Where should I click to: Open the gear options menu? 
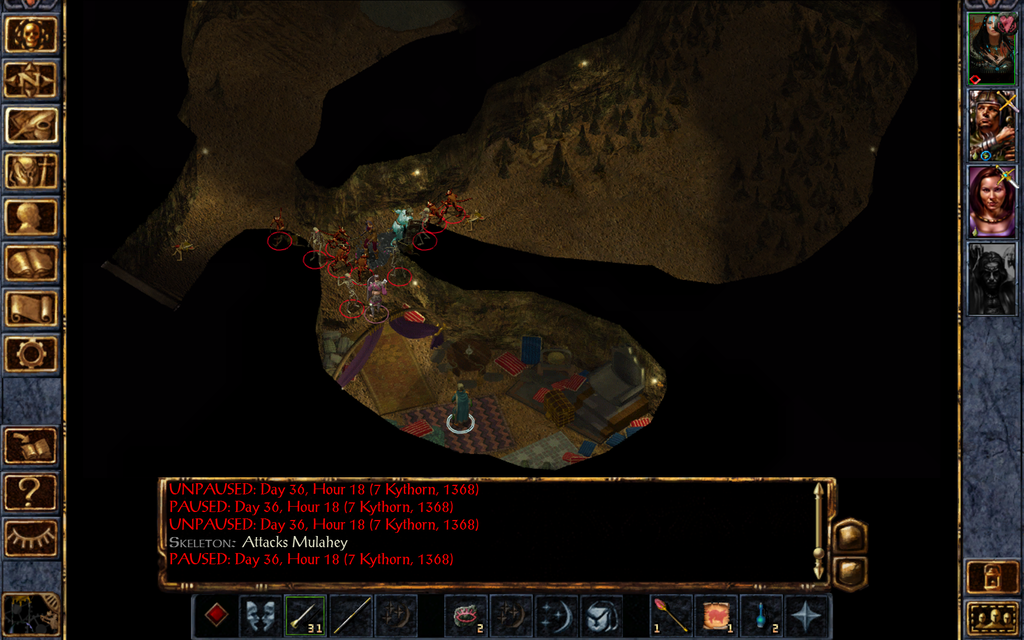(31, 353)
